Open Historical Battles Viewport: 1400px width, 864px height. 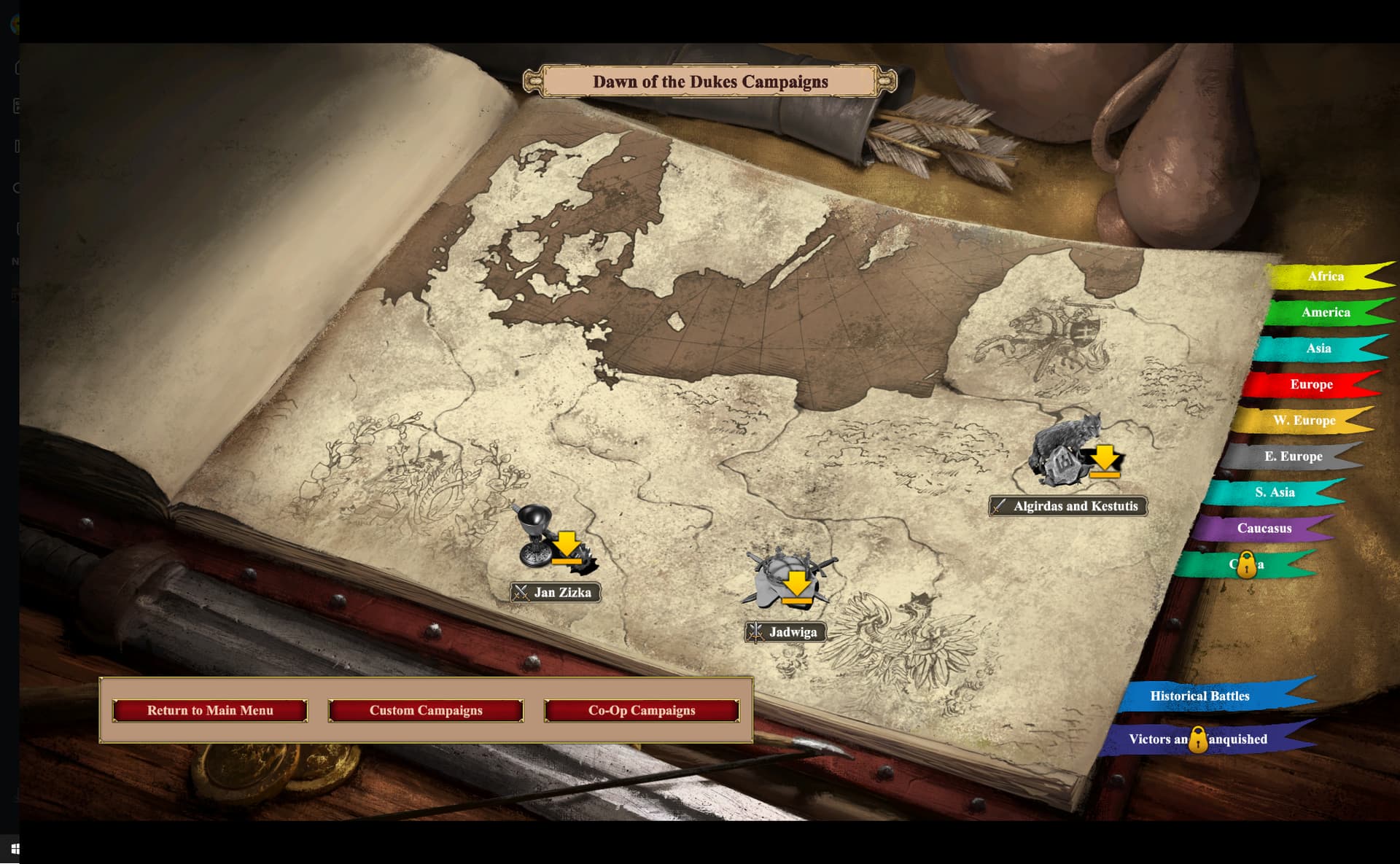(x=1199, y=696)
